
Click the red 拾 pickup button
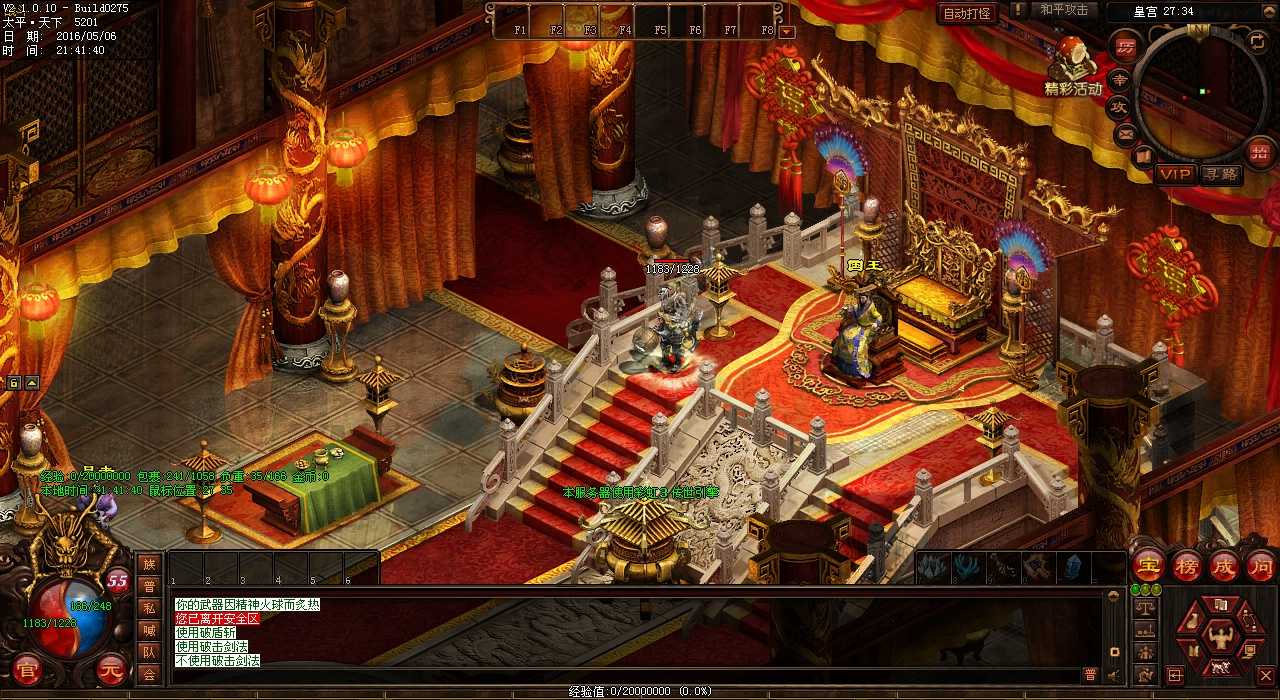[1260, 152]
